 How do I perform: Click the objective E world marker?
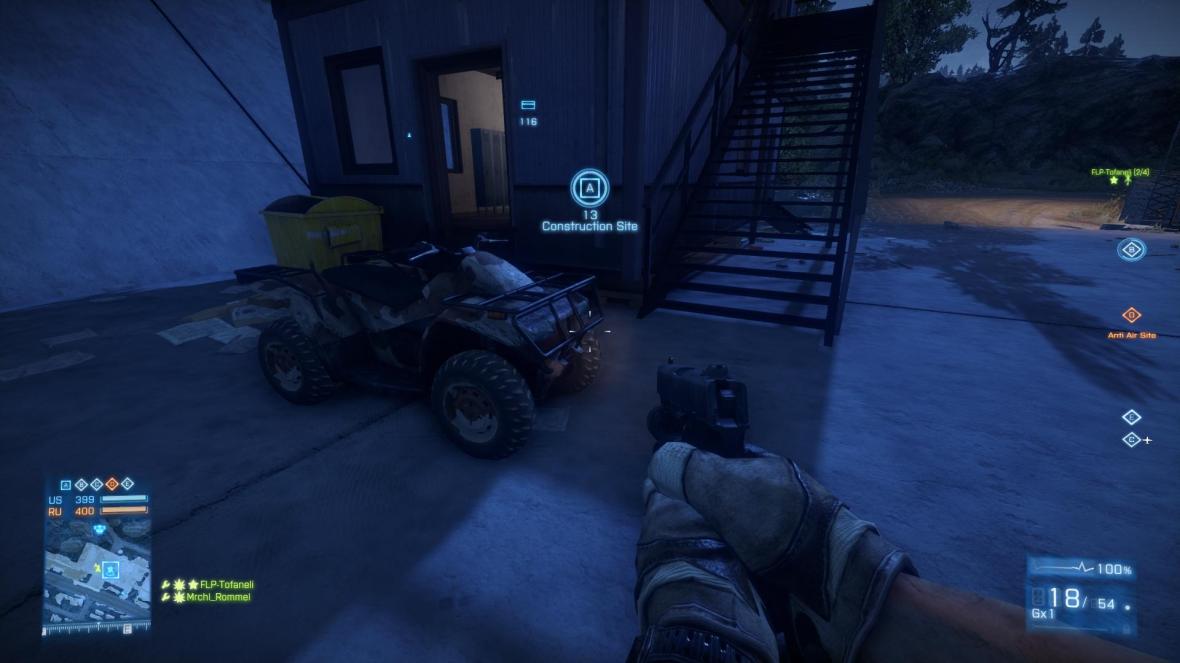[x=1132, y=417]
